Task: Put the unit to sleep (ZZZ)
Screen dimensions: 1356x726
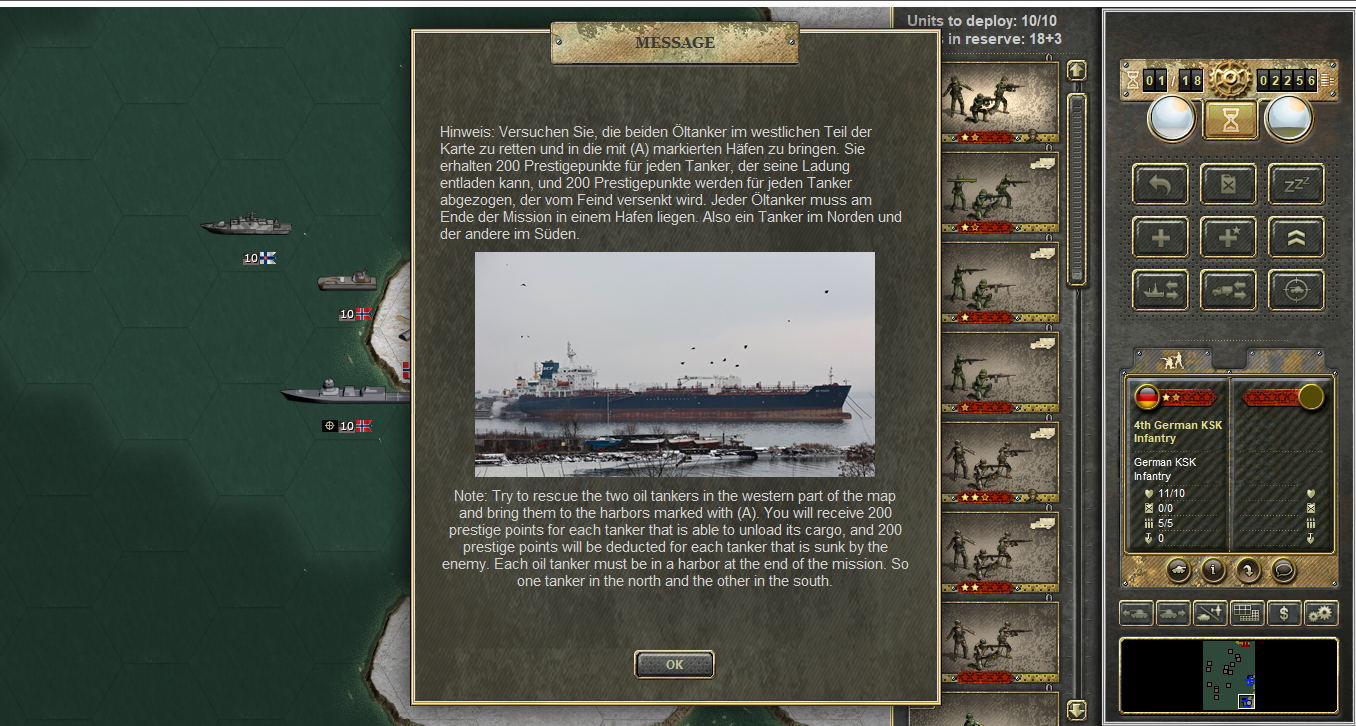Action: coord(1296,184)
